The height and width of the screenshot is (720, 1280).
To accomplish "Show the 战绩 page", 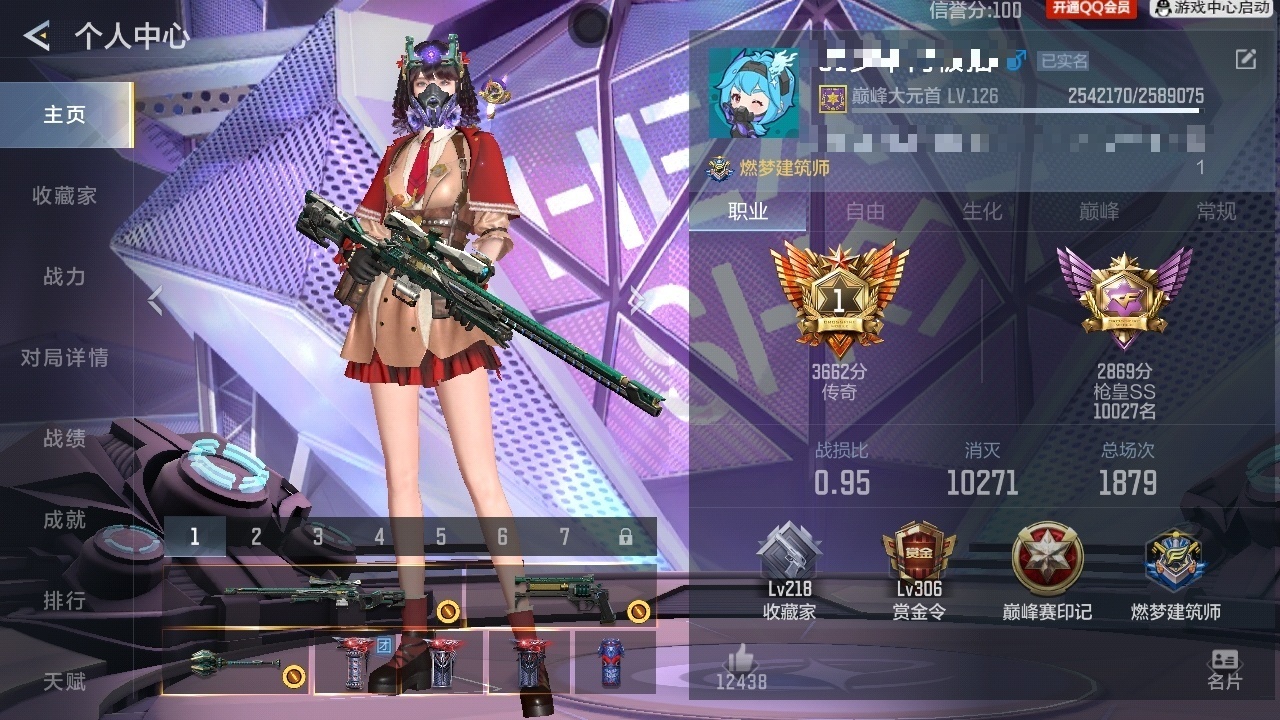I will click(x=65, y=439).
